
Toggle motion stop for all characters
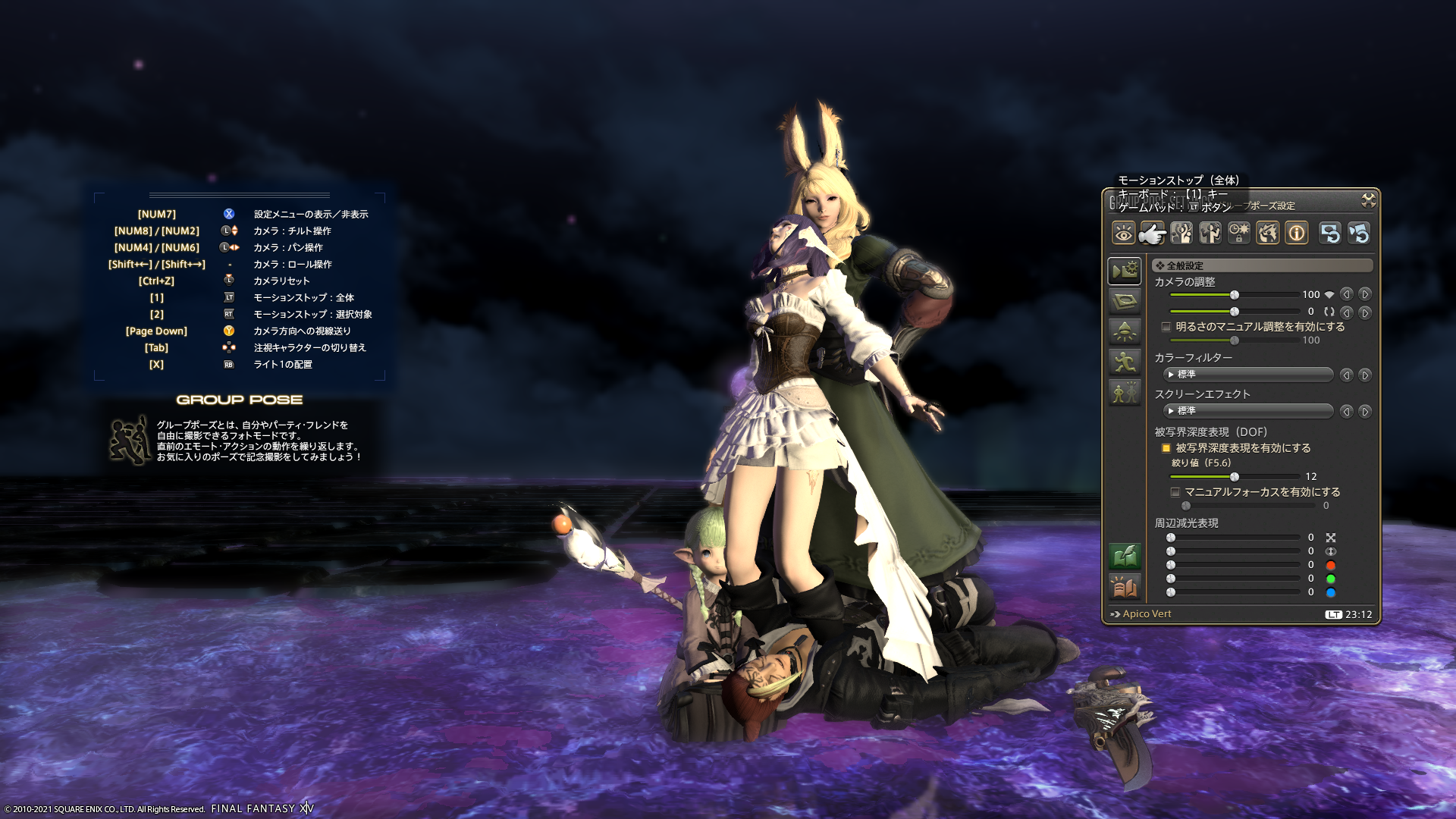[1152, 233]
